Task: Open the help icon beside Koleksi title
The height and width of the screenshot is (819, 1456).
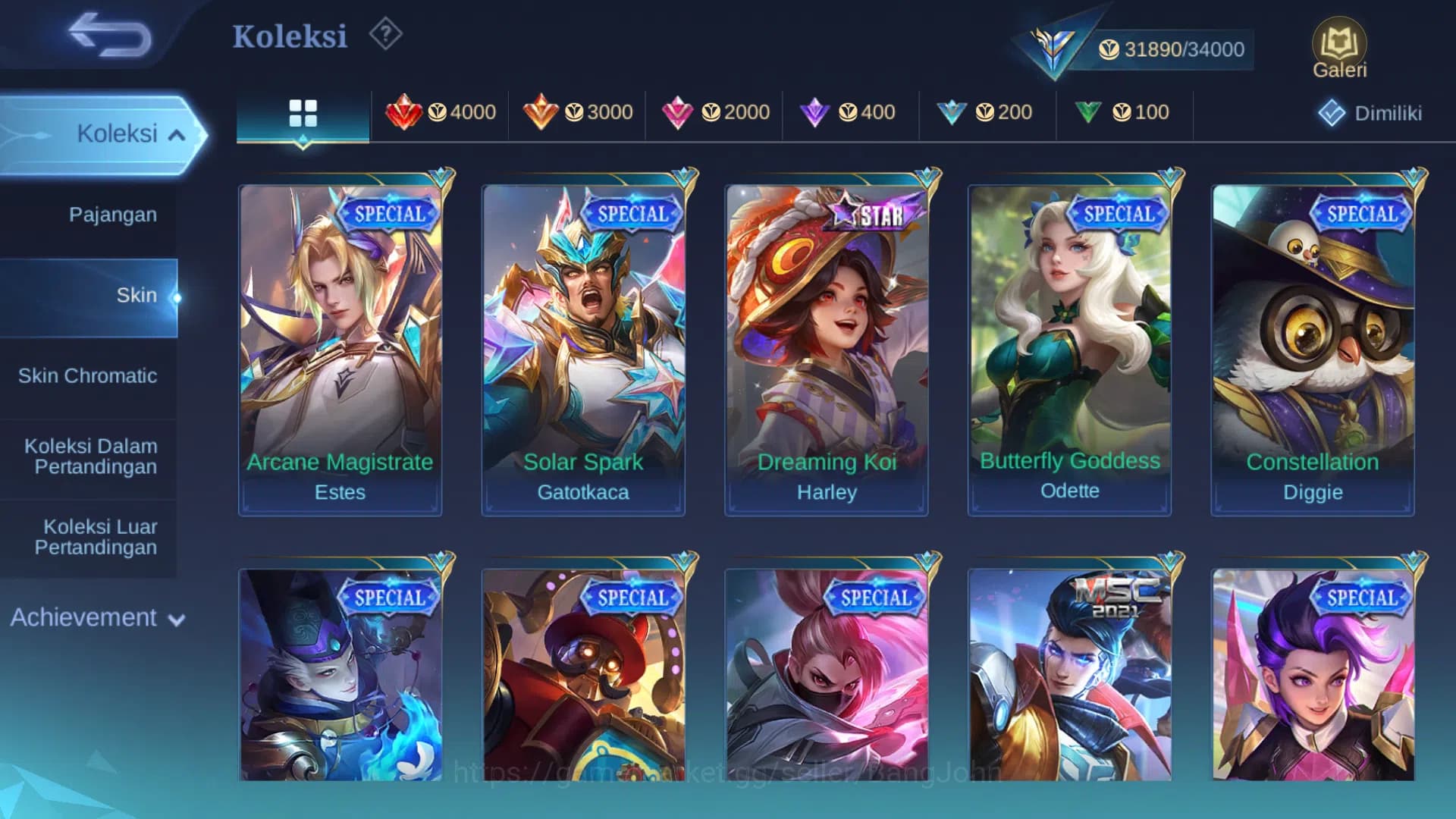Action: [x=385, y=33]
